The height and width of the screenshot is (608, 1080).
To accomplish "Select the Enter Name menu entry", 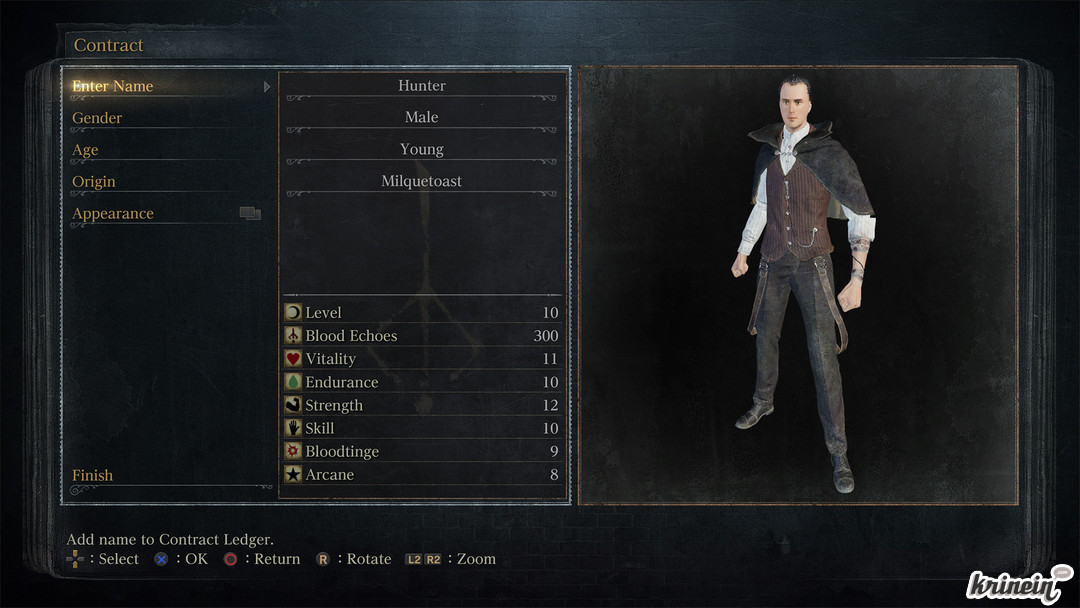I will [x=113, y=86].
